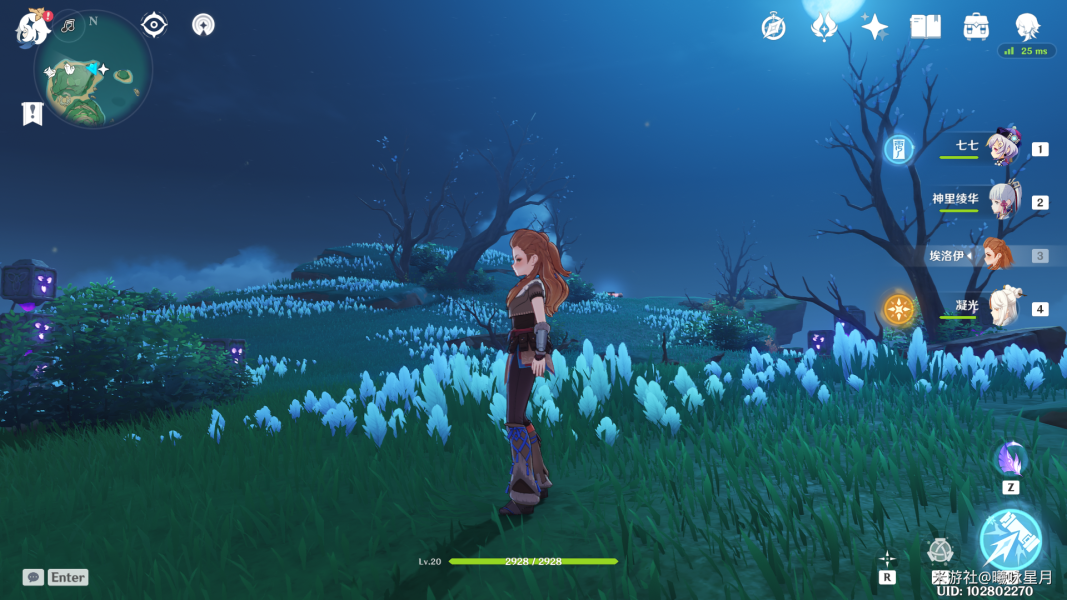Open the backpack inventory

coord(976,27)
